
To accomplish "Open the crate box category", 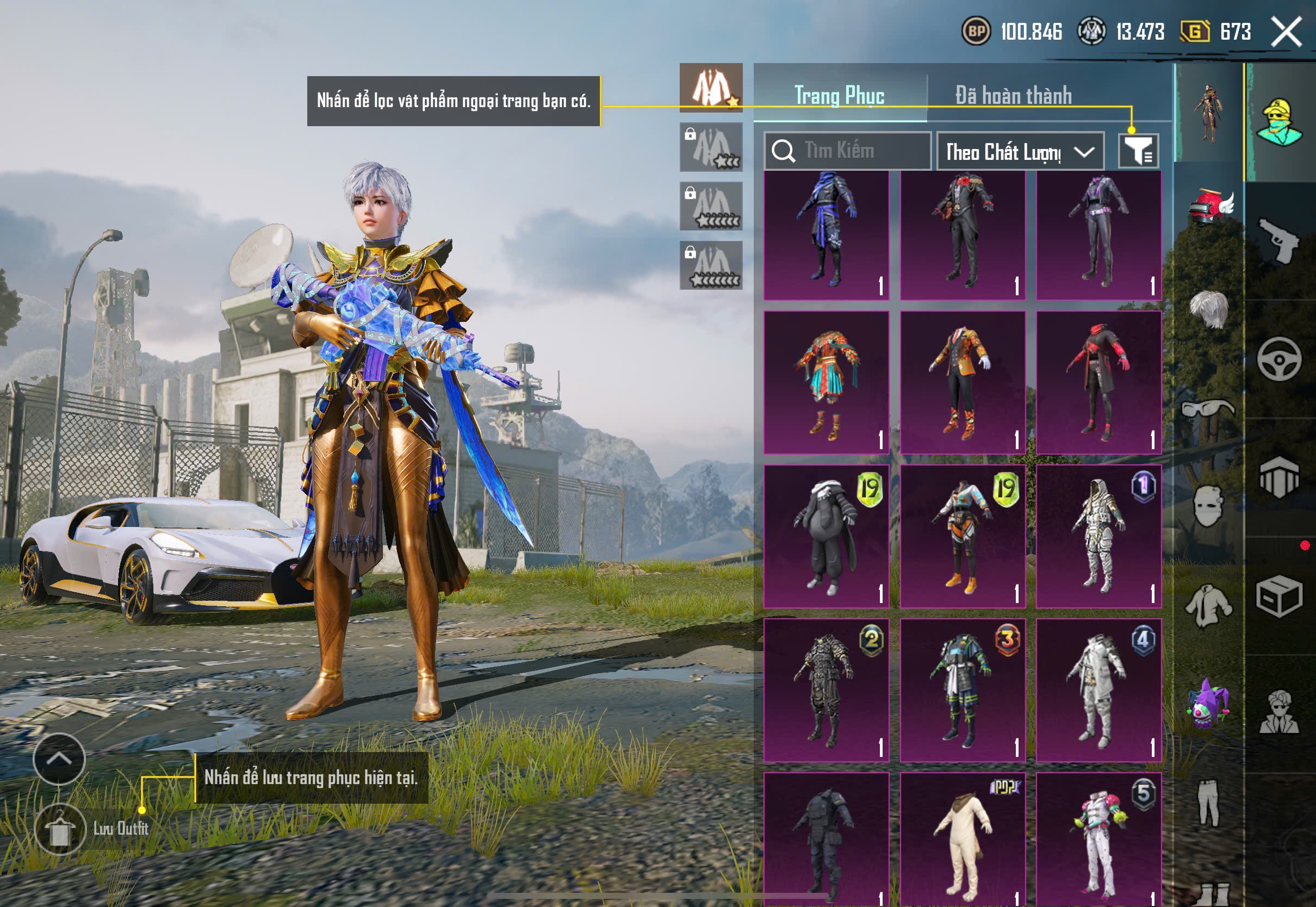I will coord(1279,595).
